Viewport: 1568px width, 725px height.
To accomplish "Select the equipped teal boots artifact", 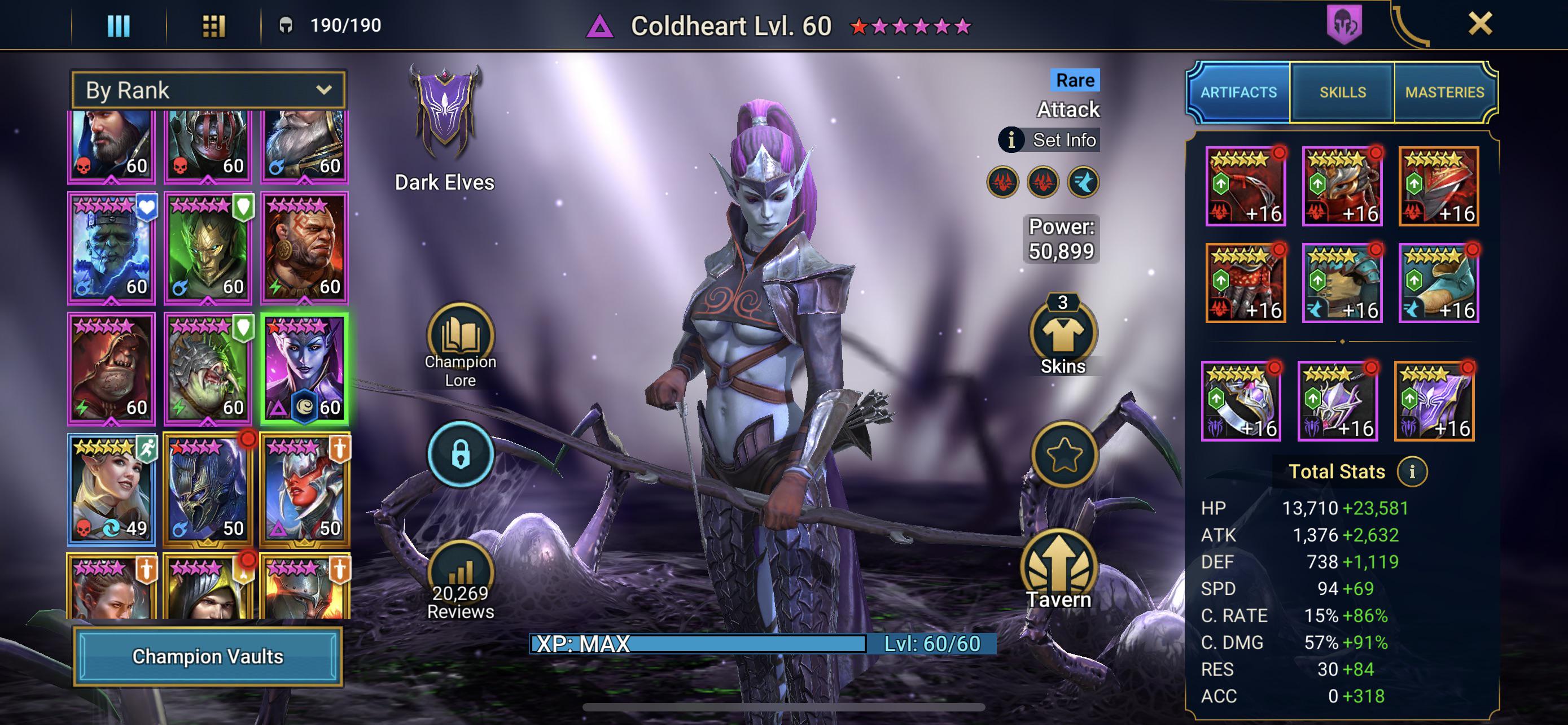I will coord(1438,283).
